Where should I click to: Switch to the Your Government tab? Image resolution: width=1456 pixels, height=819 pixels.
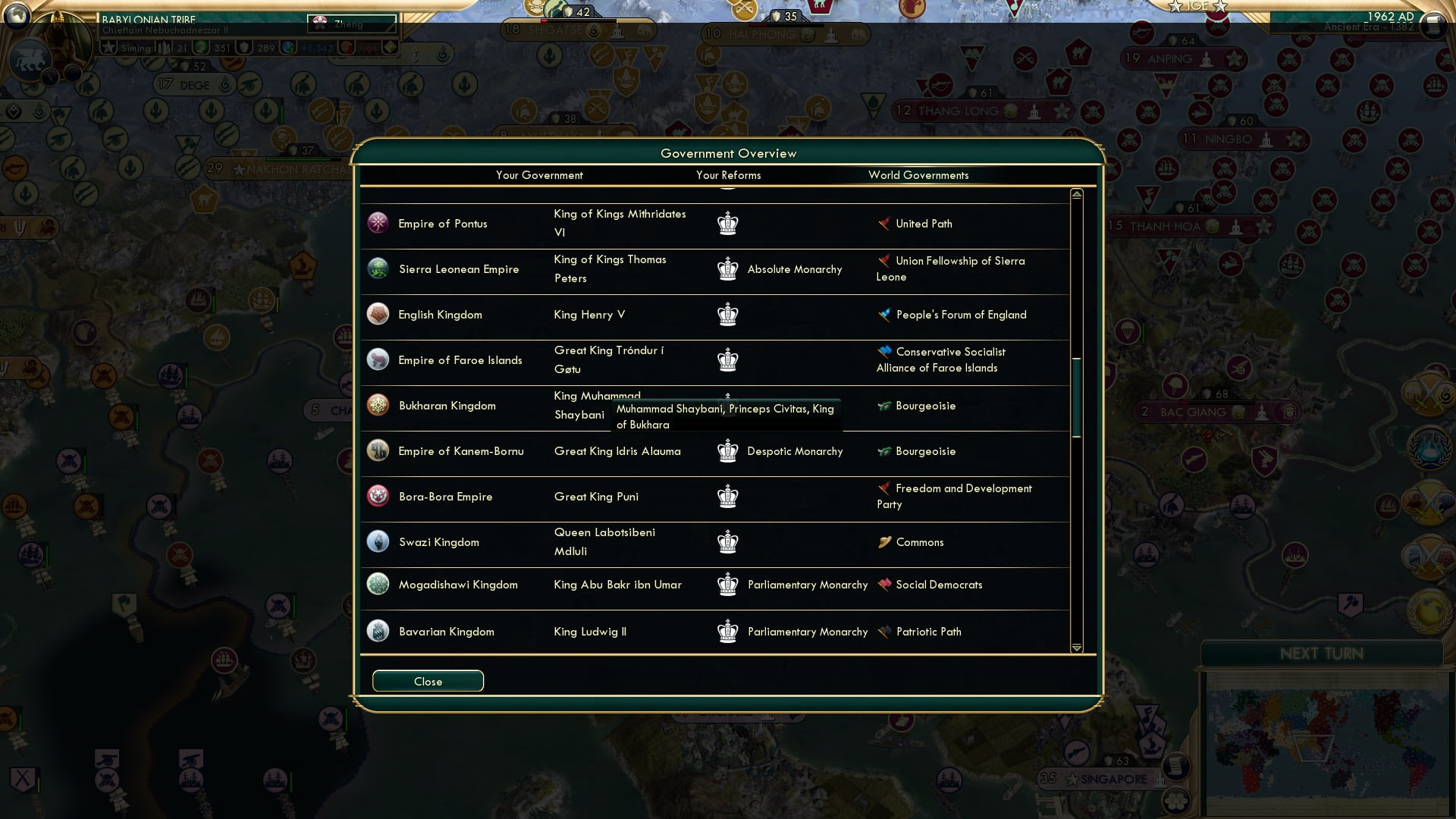(539, 175)
